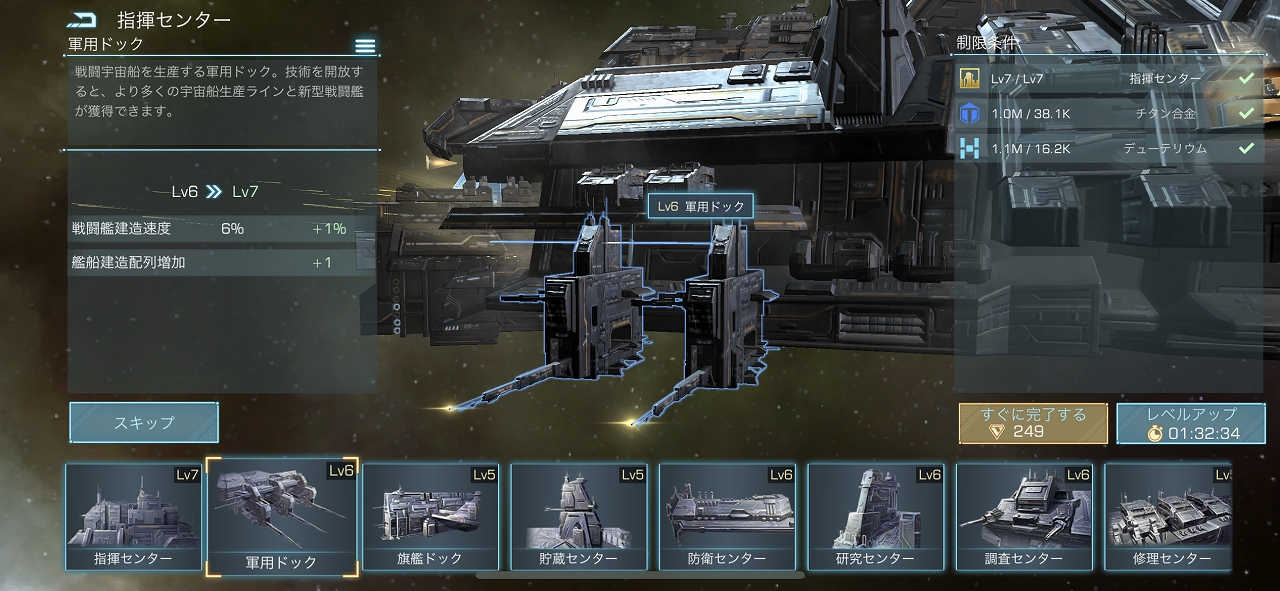Image resolution: width=1280 pixels, height=591 pixels.
Task: Switch to the 防衛センター building thumbnail
Action: (727, 518)
